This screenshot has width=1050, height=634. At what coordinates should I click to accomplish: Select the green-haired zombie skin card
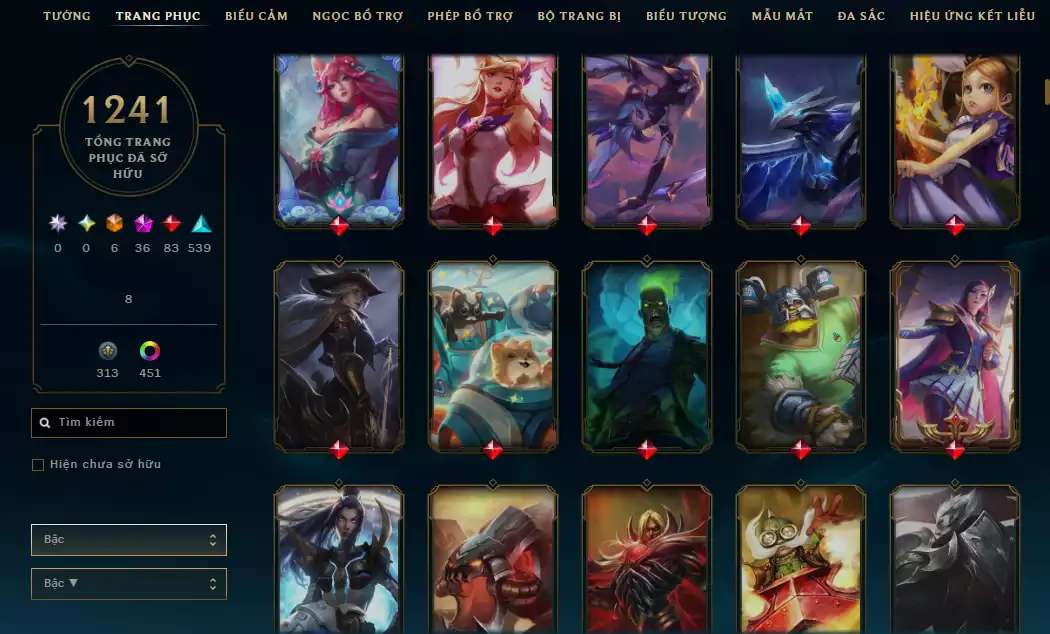coord(647,355)
